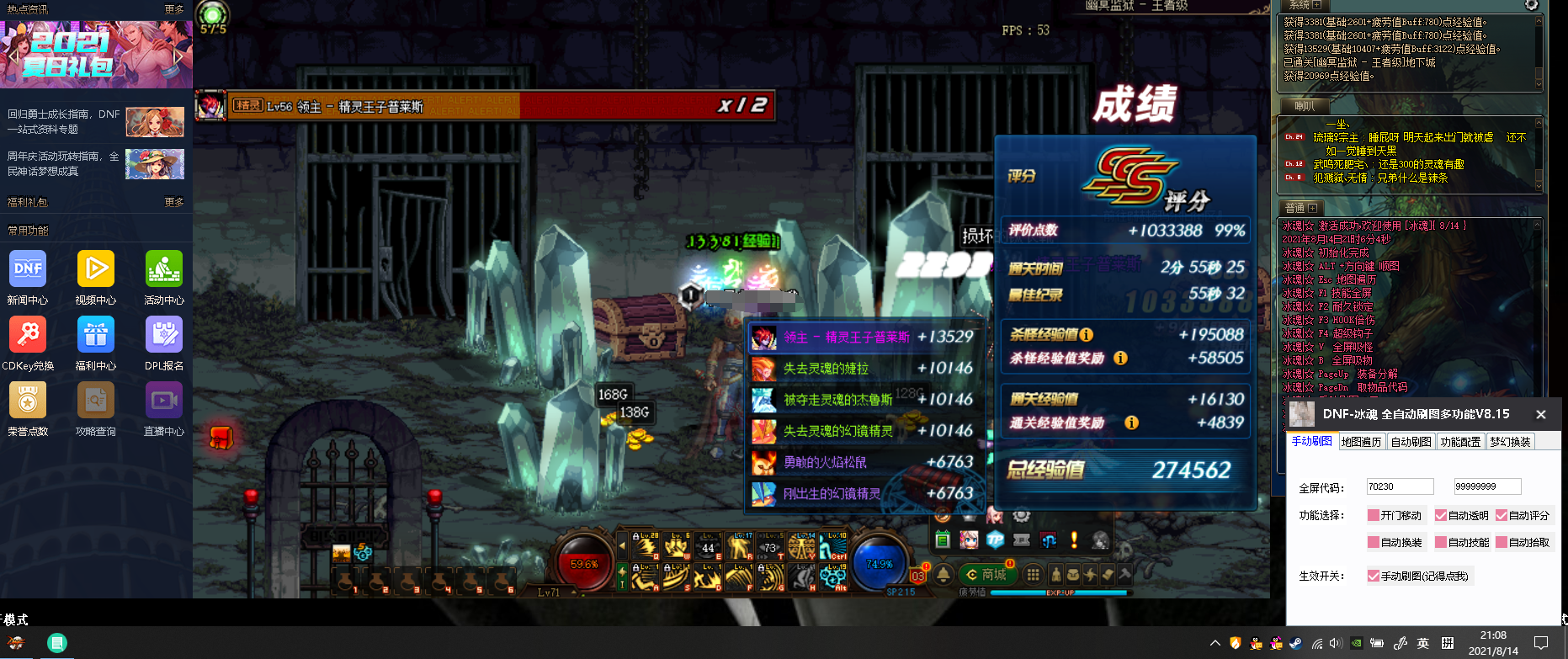Click the 全屏代码 field containing 70230
This screenshot has height=659, width=1568.
1399,486
